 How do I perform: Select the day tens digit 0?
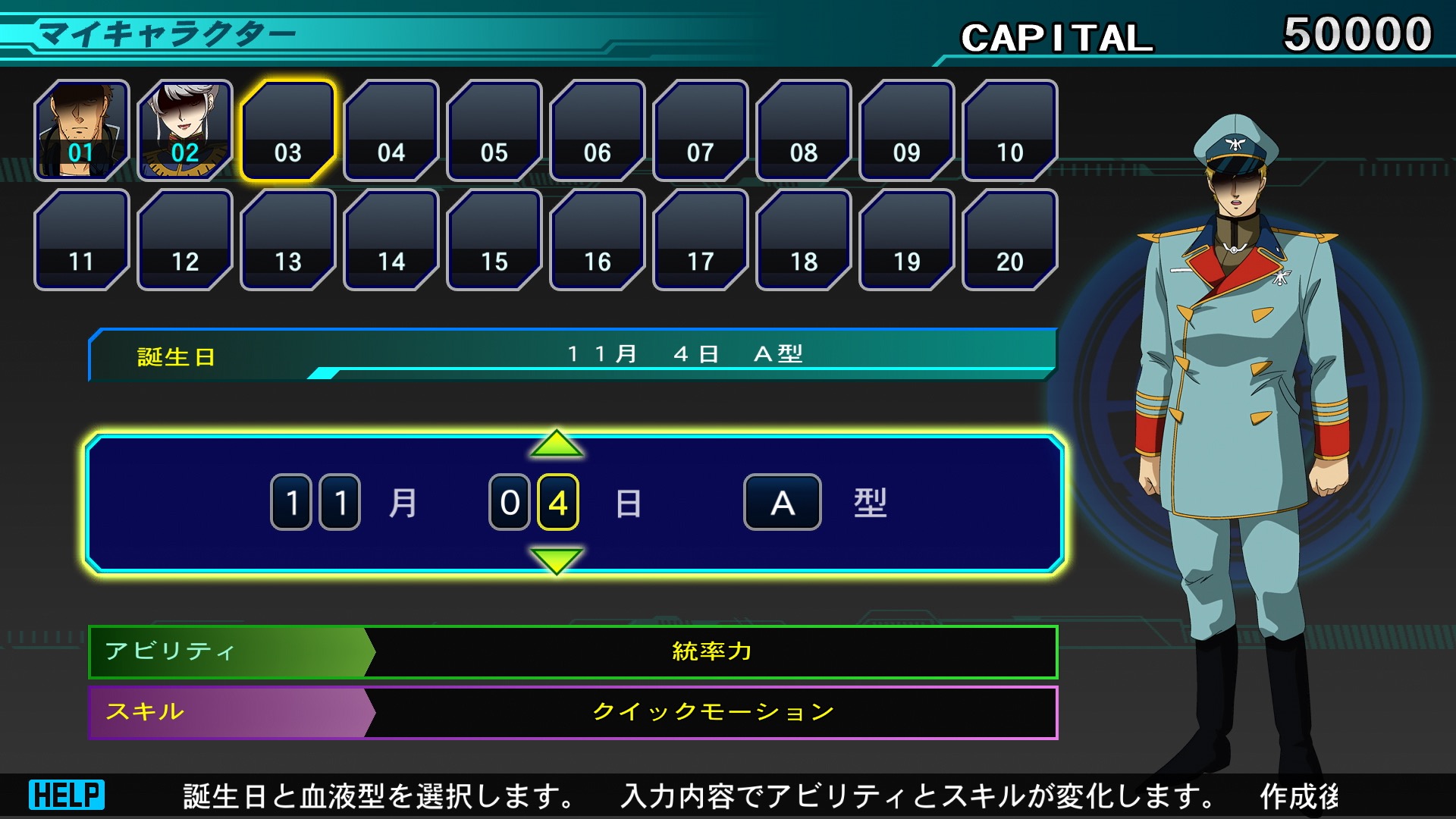[510, 502]
